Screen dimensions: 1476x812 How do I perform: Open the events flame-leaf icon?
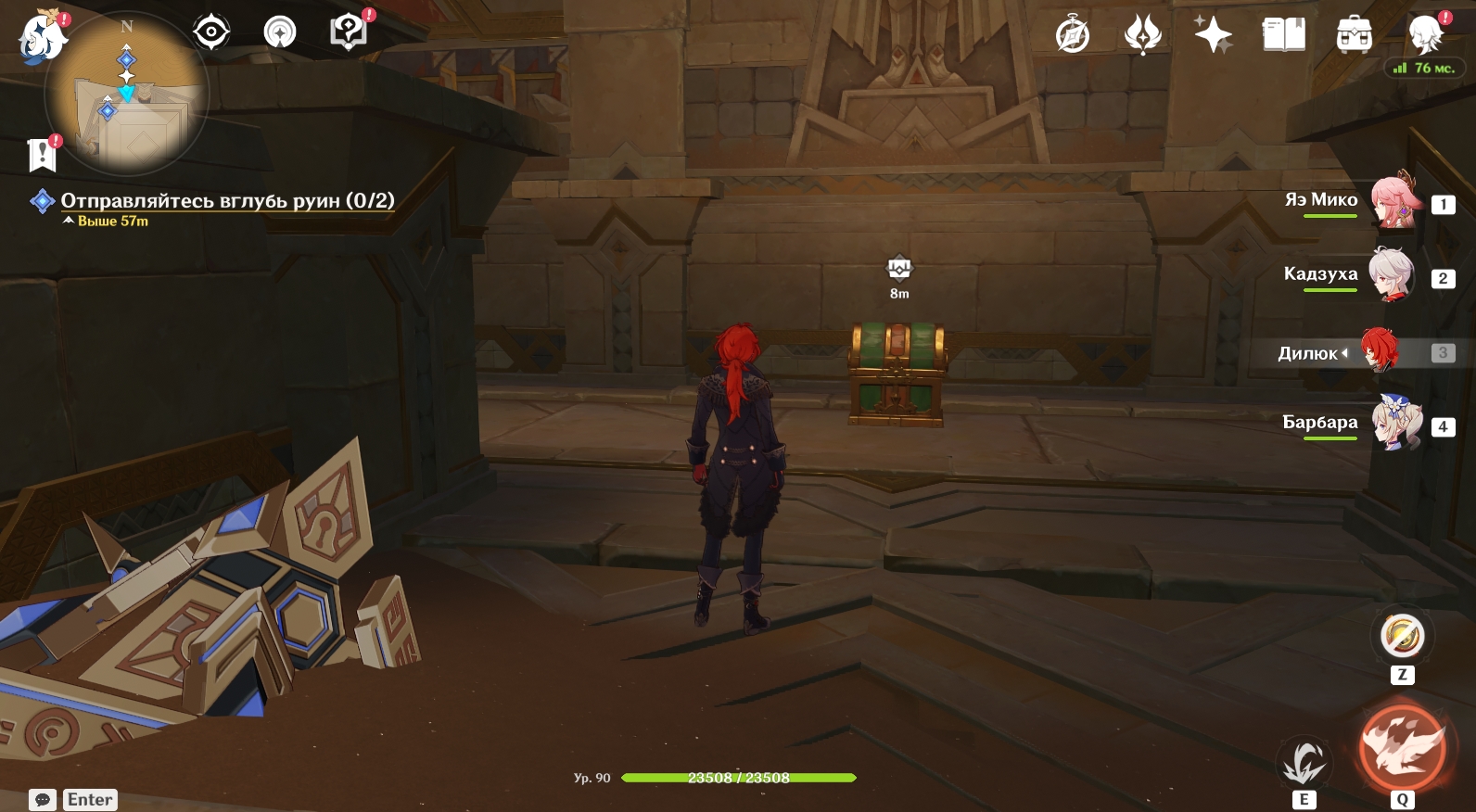click(x=1142, y=36)
